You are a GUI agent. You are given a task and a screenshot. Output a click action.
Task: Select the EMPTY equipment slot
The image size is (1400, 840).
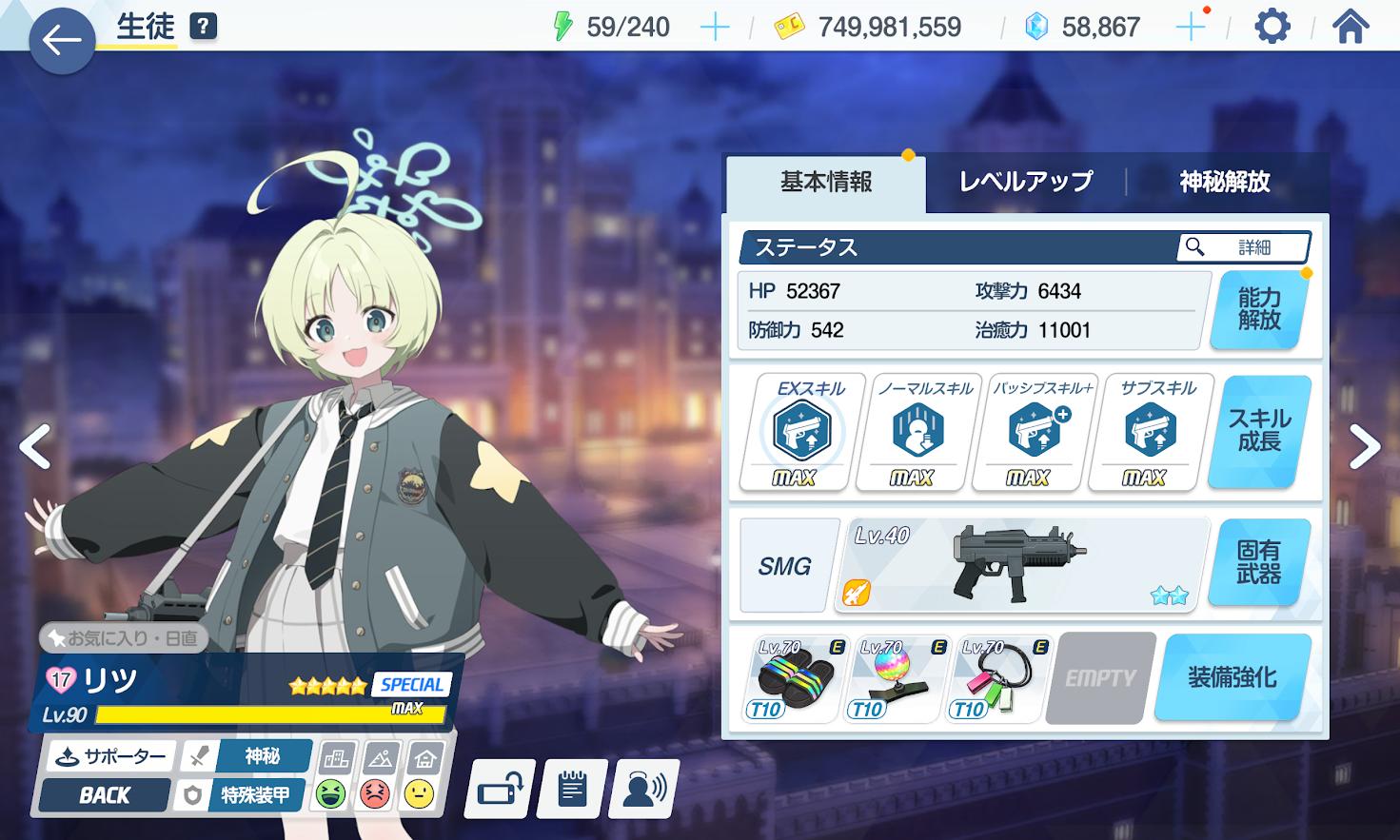coord(1100,678)
